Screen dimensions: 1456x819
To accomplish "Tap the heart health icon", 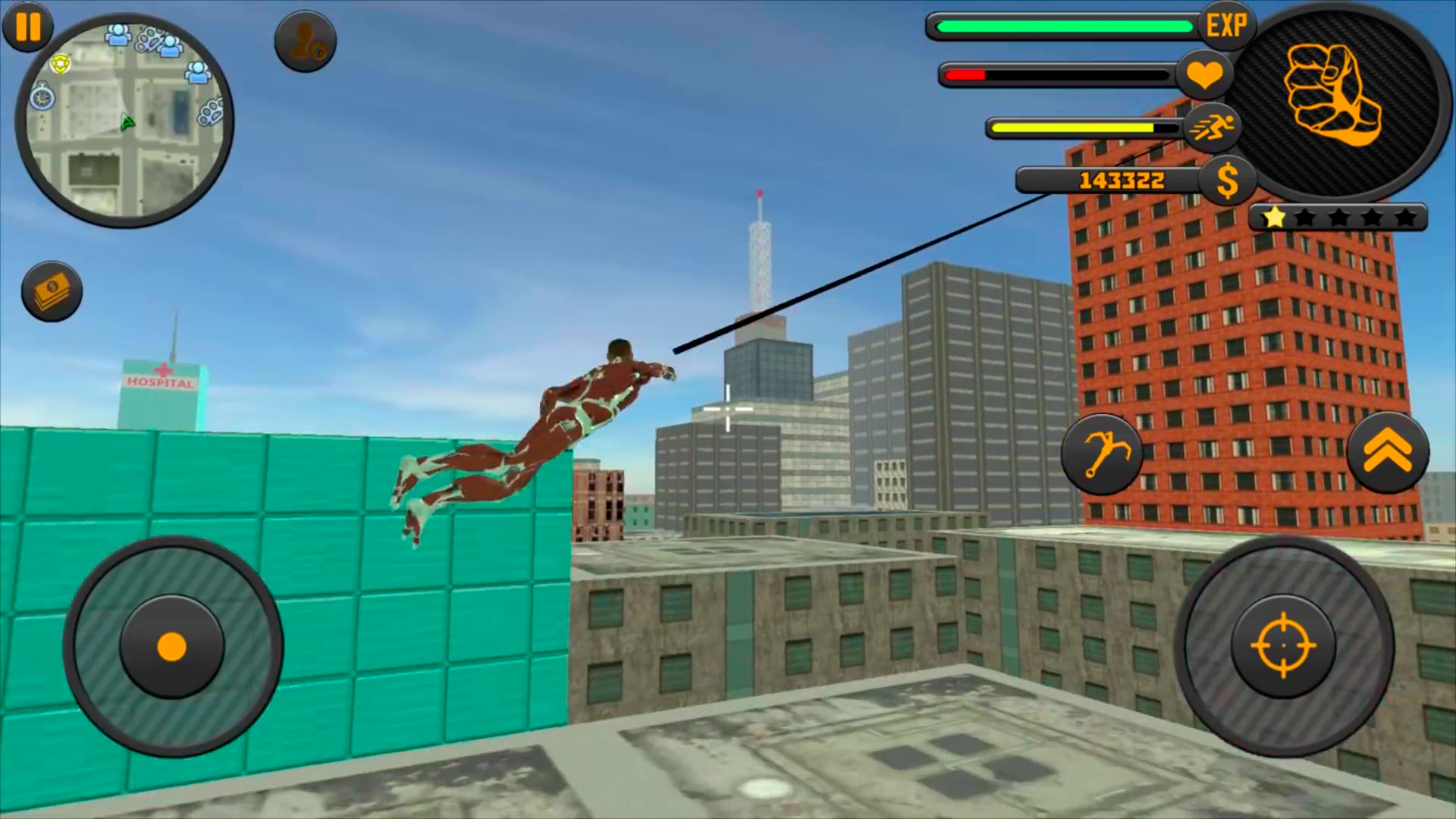I will [x=1206, y=75].
